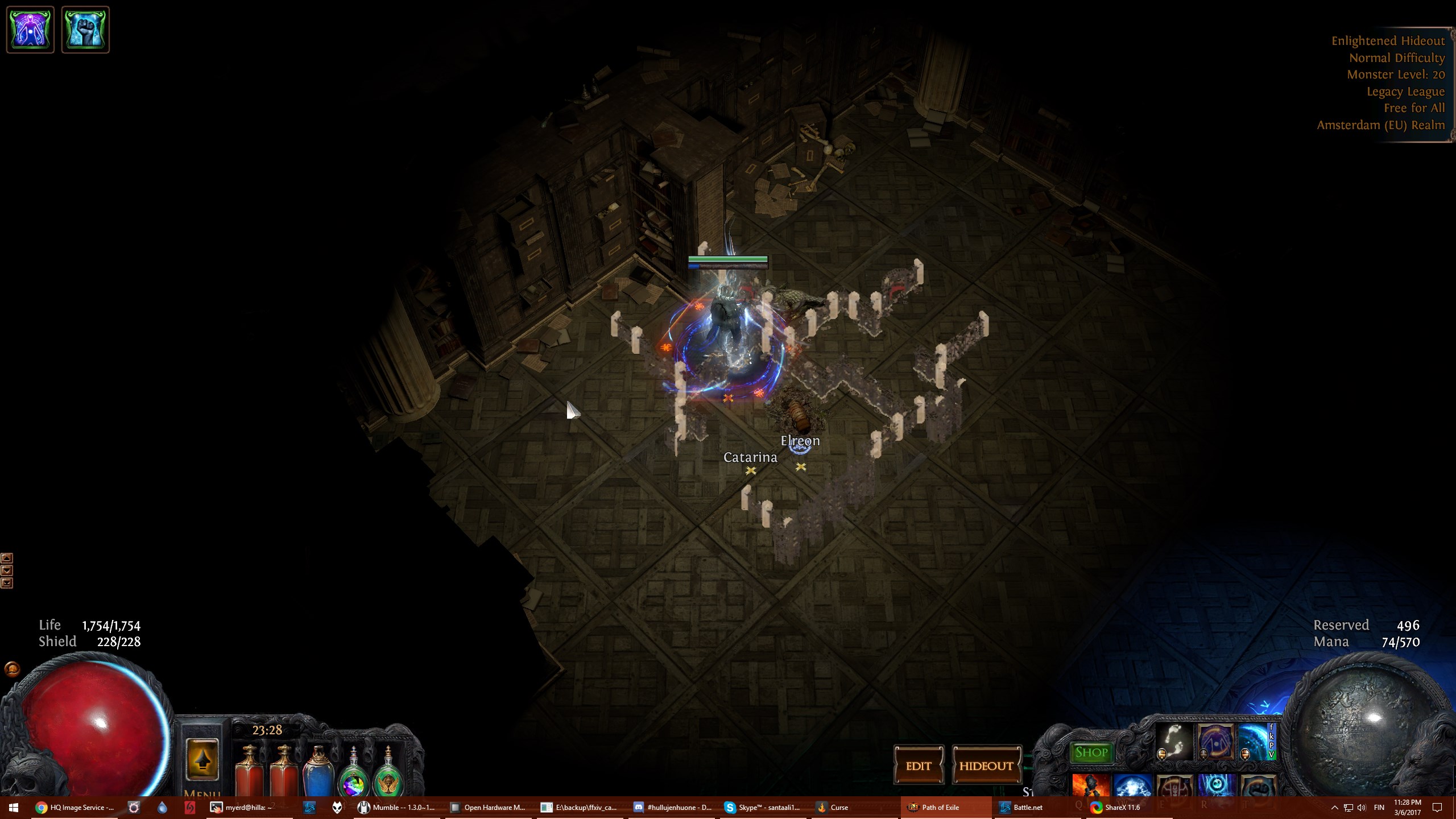This screenshot has width=1456, height=819.
Task: Use the rainbow gem green flask
Action: [354, 773]
